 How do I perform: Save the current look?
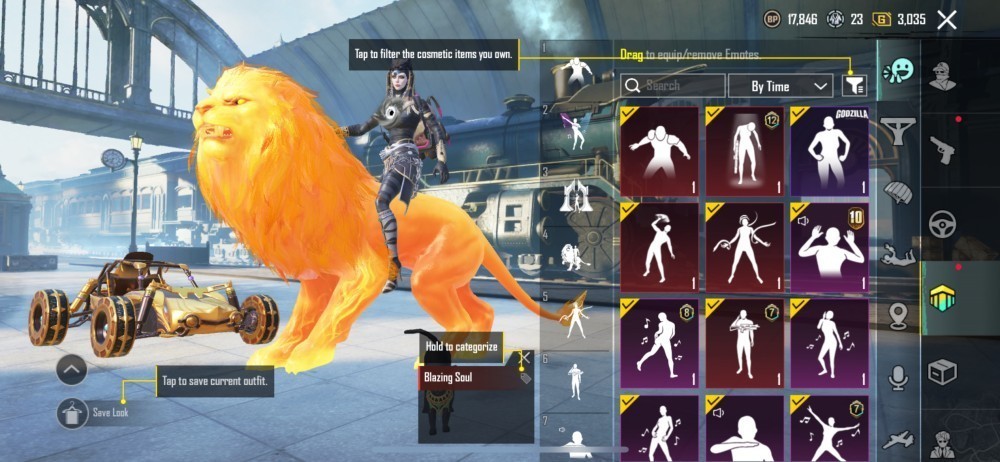coord(73,412)
